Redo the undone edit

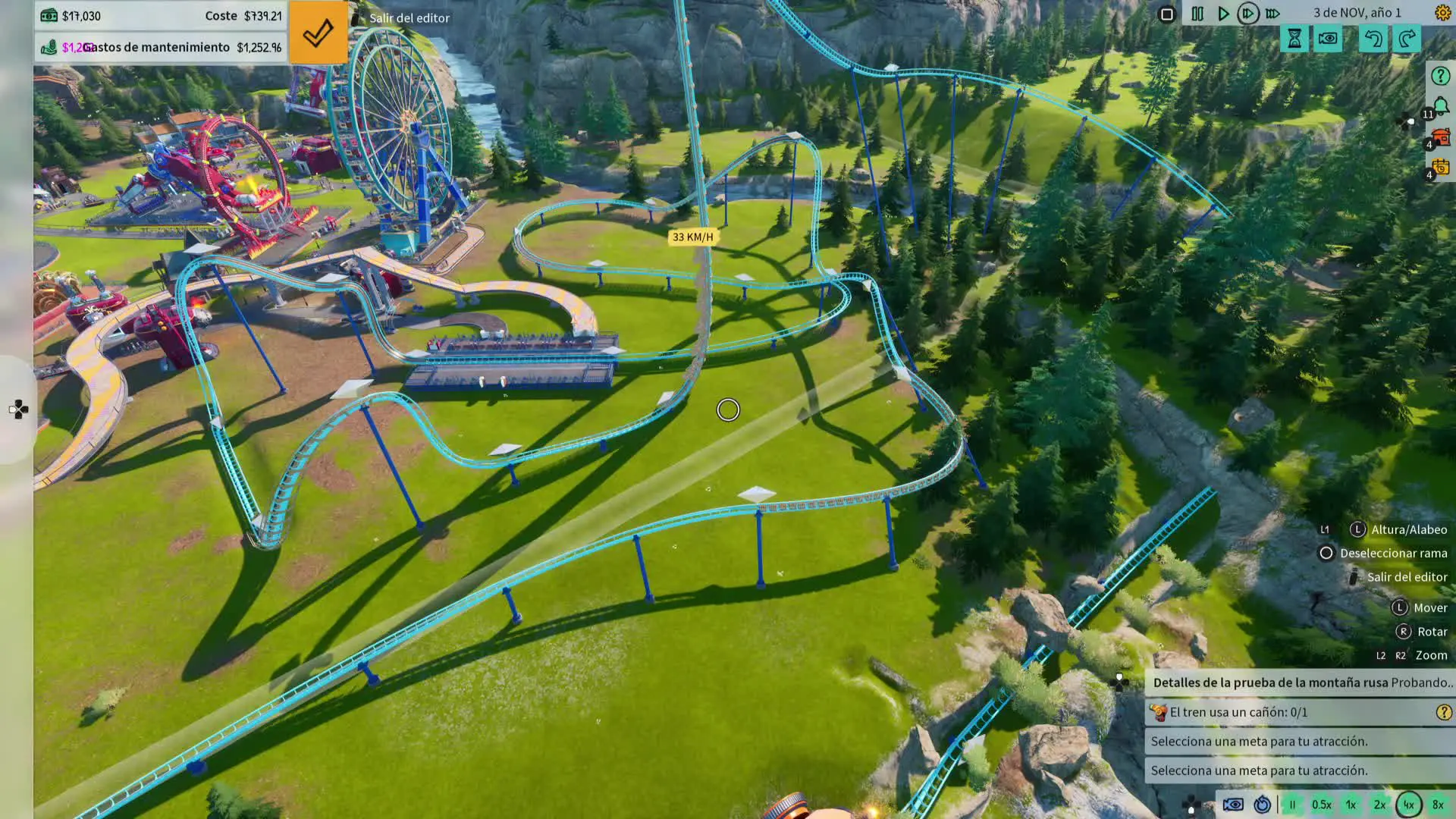[x=1407, y=39]
